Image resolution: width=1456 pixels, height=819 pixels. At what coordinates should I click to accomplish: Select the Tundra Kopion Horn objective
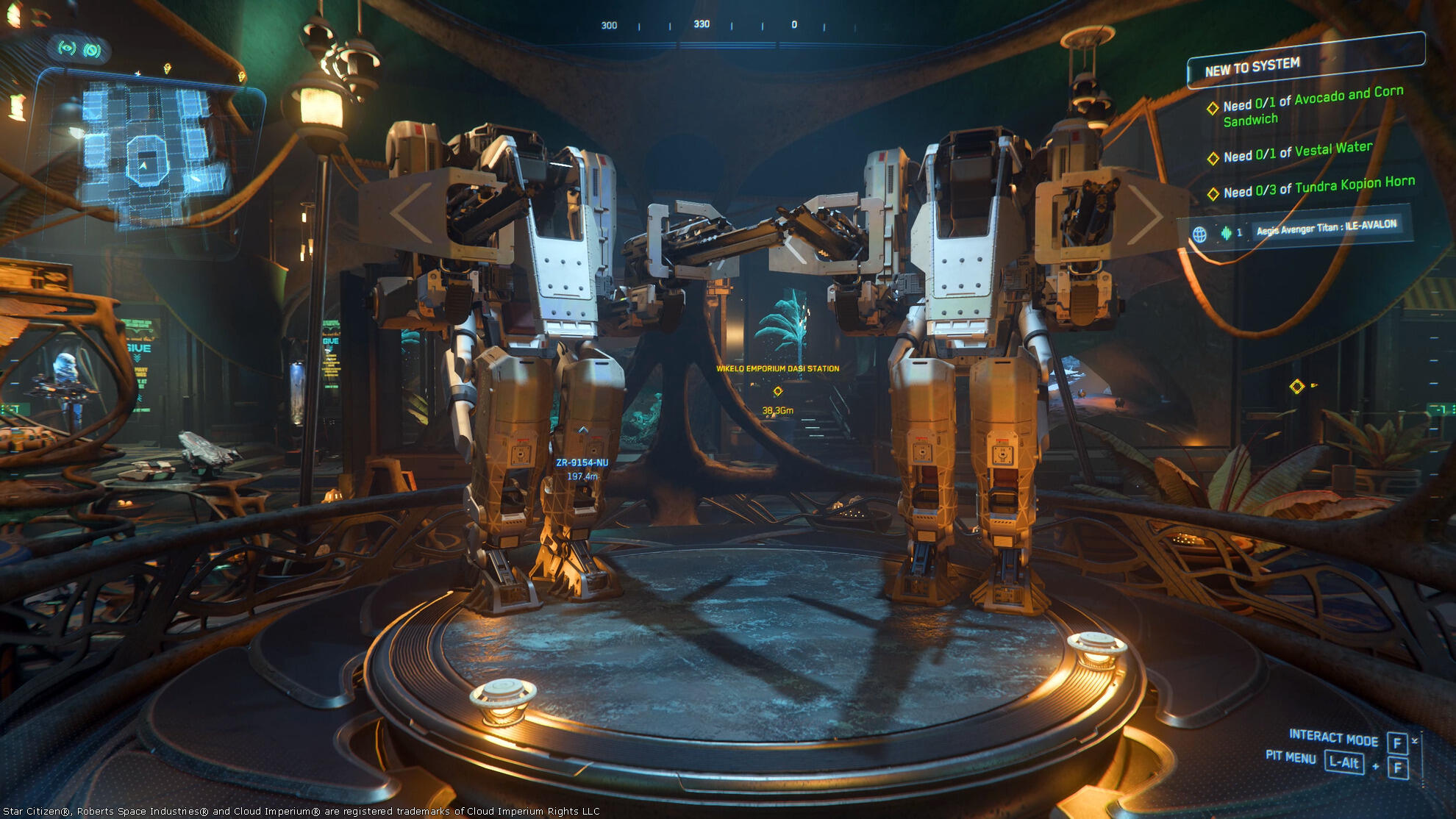(1318, 187)
